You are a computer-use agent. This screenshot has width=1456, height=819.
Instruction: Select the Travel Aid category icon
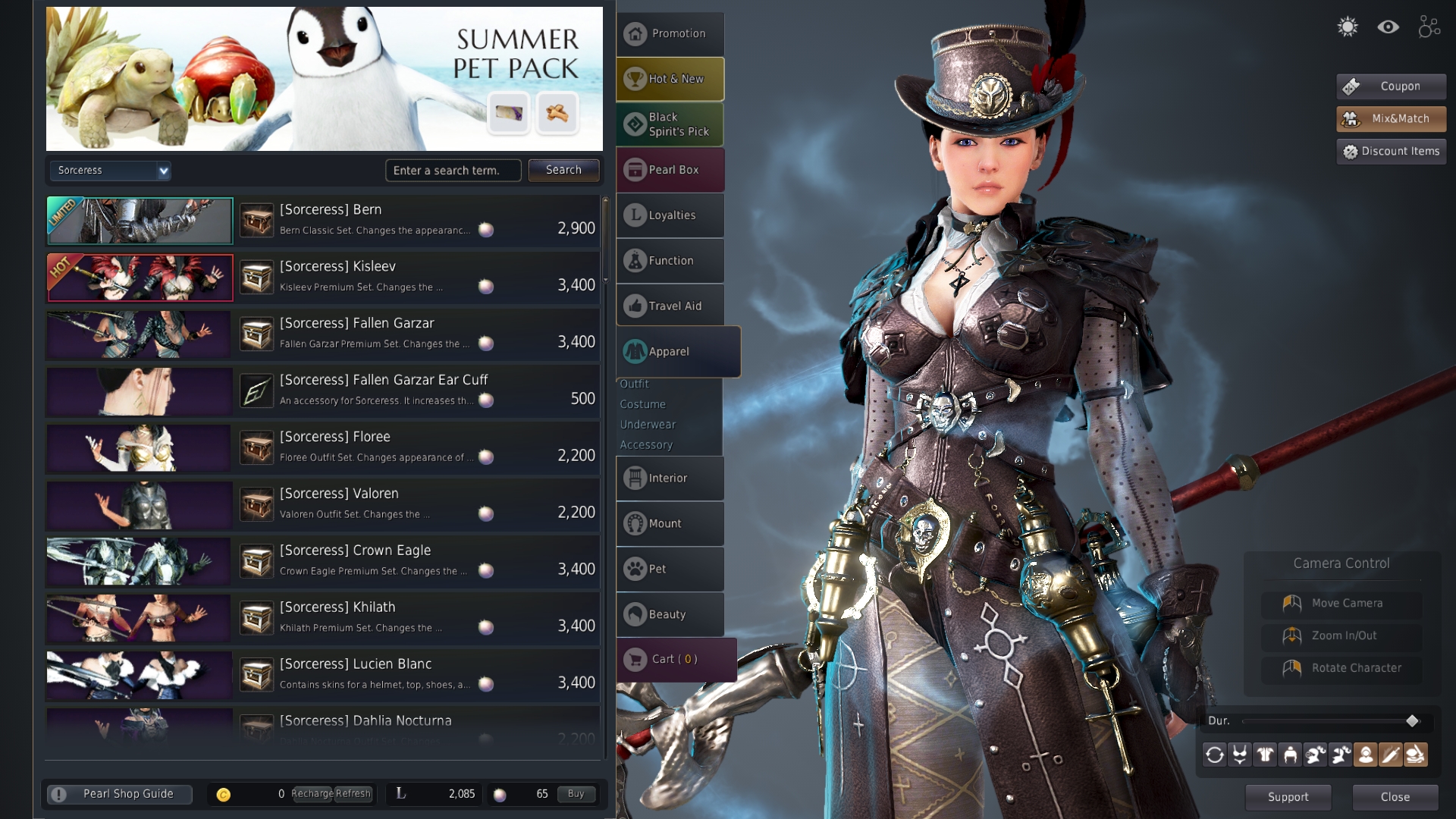[670, 305]
